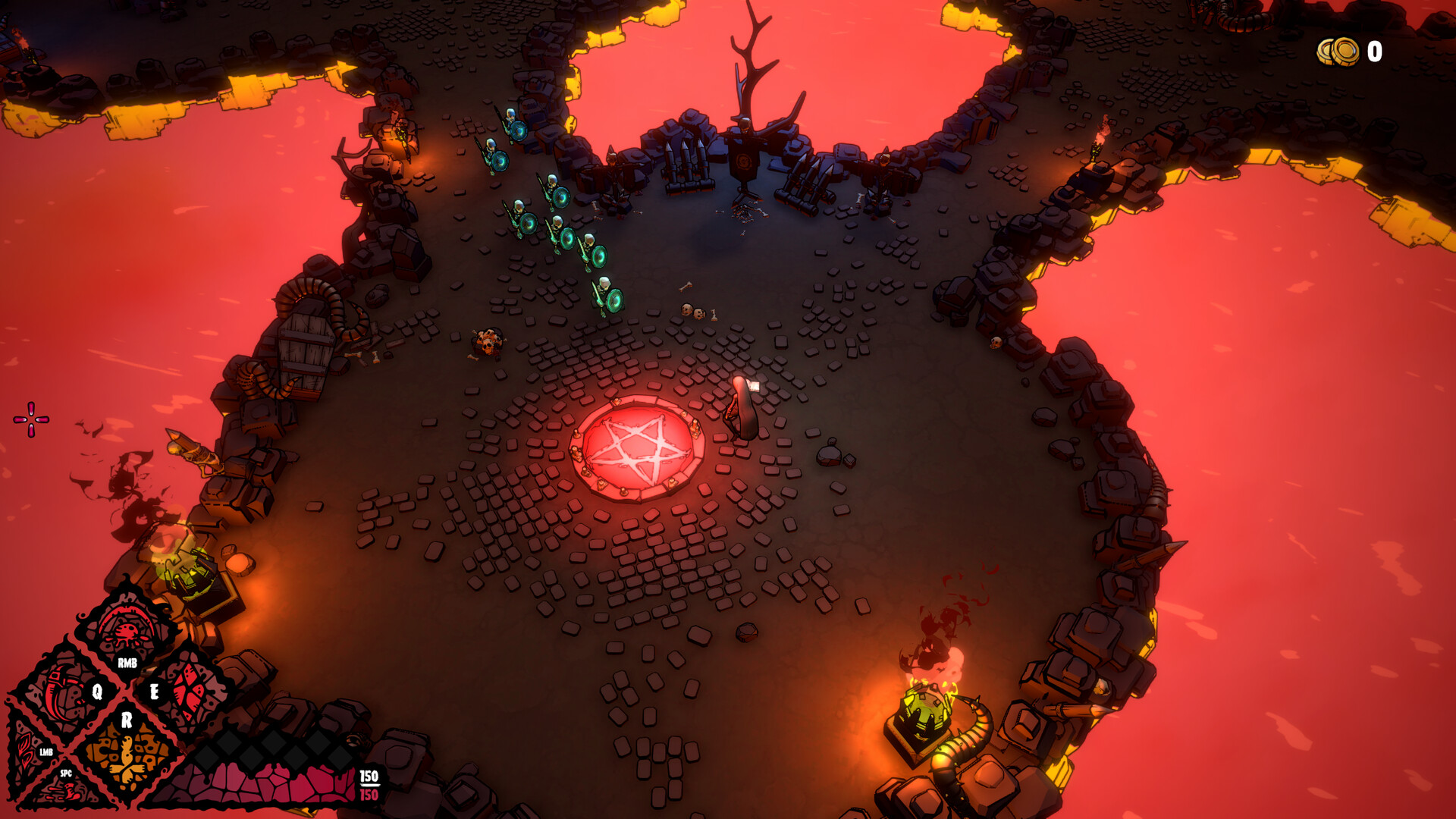Image resolution: width=1456 pixels, height=819 pixels.
Task: Click the E red crystal shard ability icon
Action: pos(191,686)
